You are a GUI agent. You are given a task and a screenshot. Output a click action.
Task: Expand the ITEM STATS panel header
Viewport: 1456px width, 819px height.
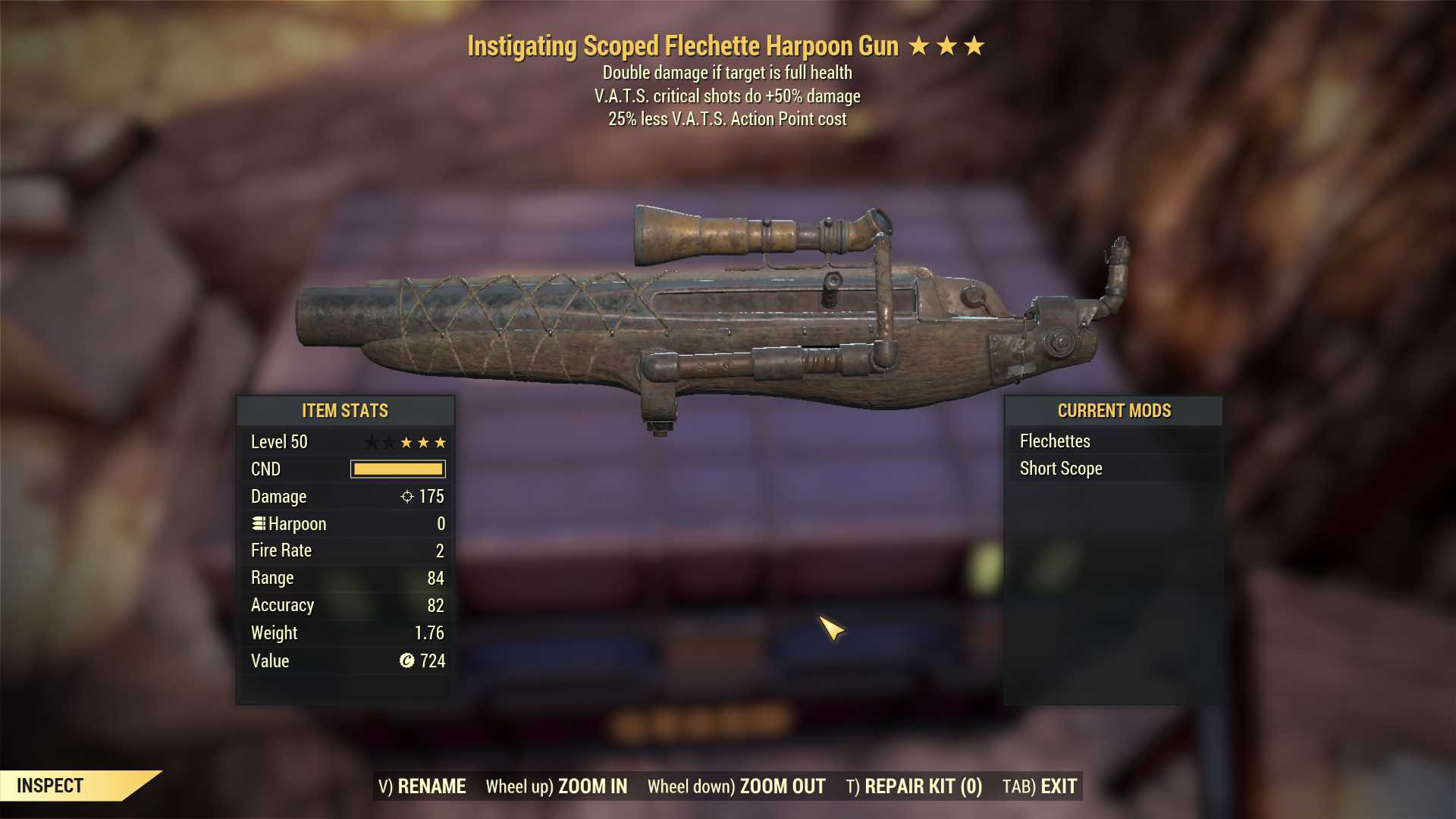tap(345, 410)
